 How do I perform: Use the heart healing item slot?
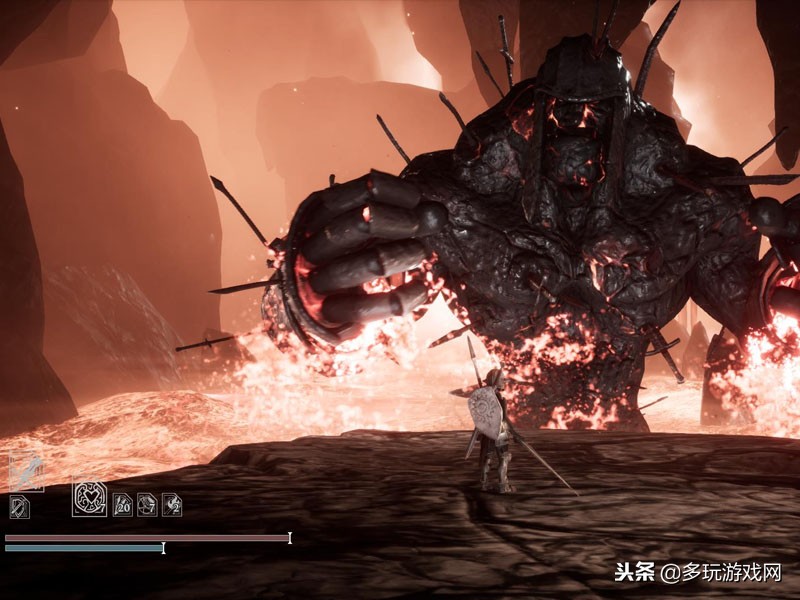coord(89,497)
